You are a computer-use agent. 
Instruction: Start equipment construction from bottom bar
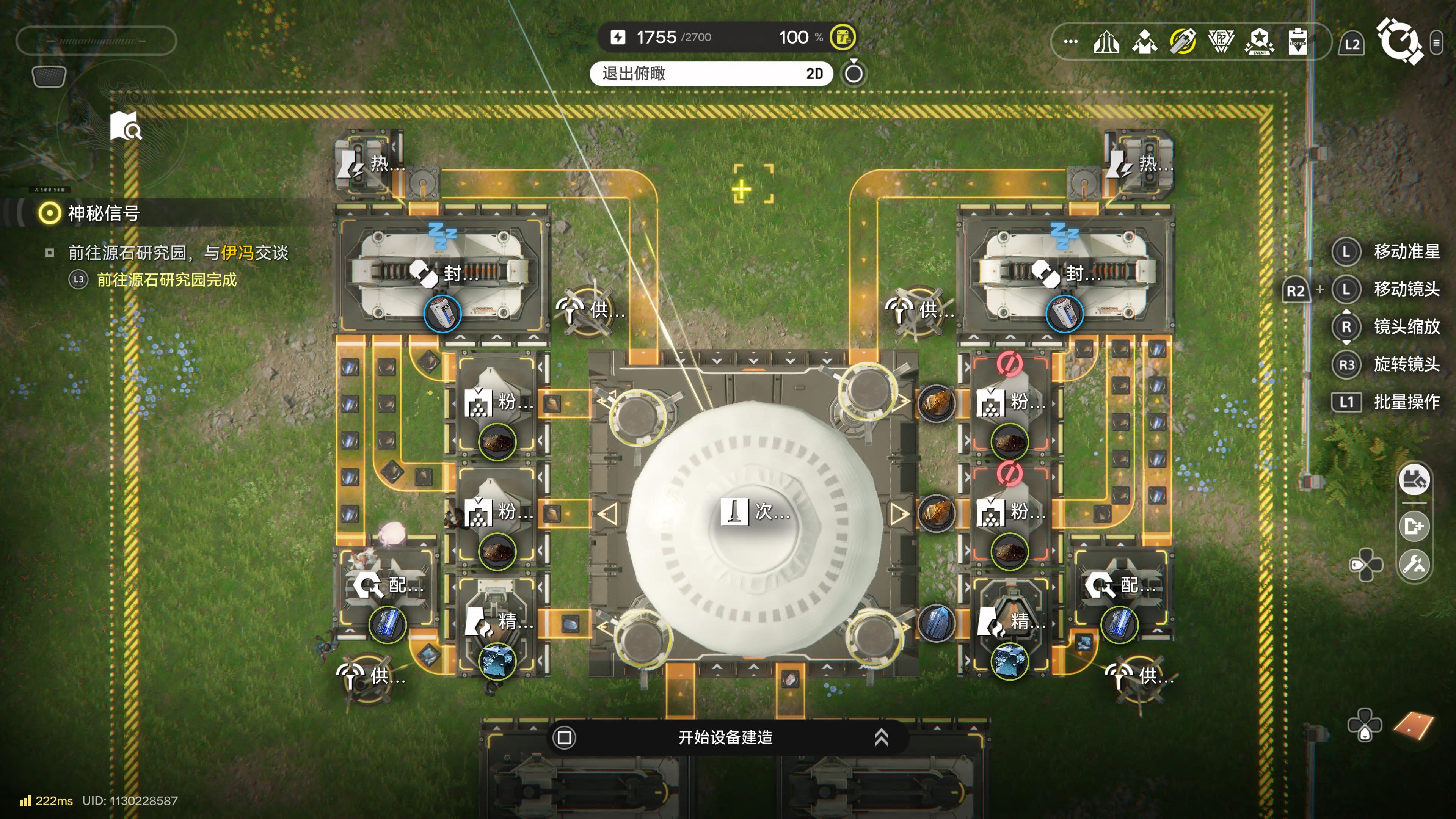coord(725,737)
